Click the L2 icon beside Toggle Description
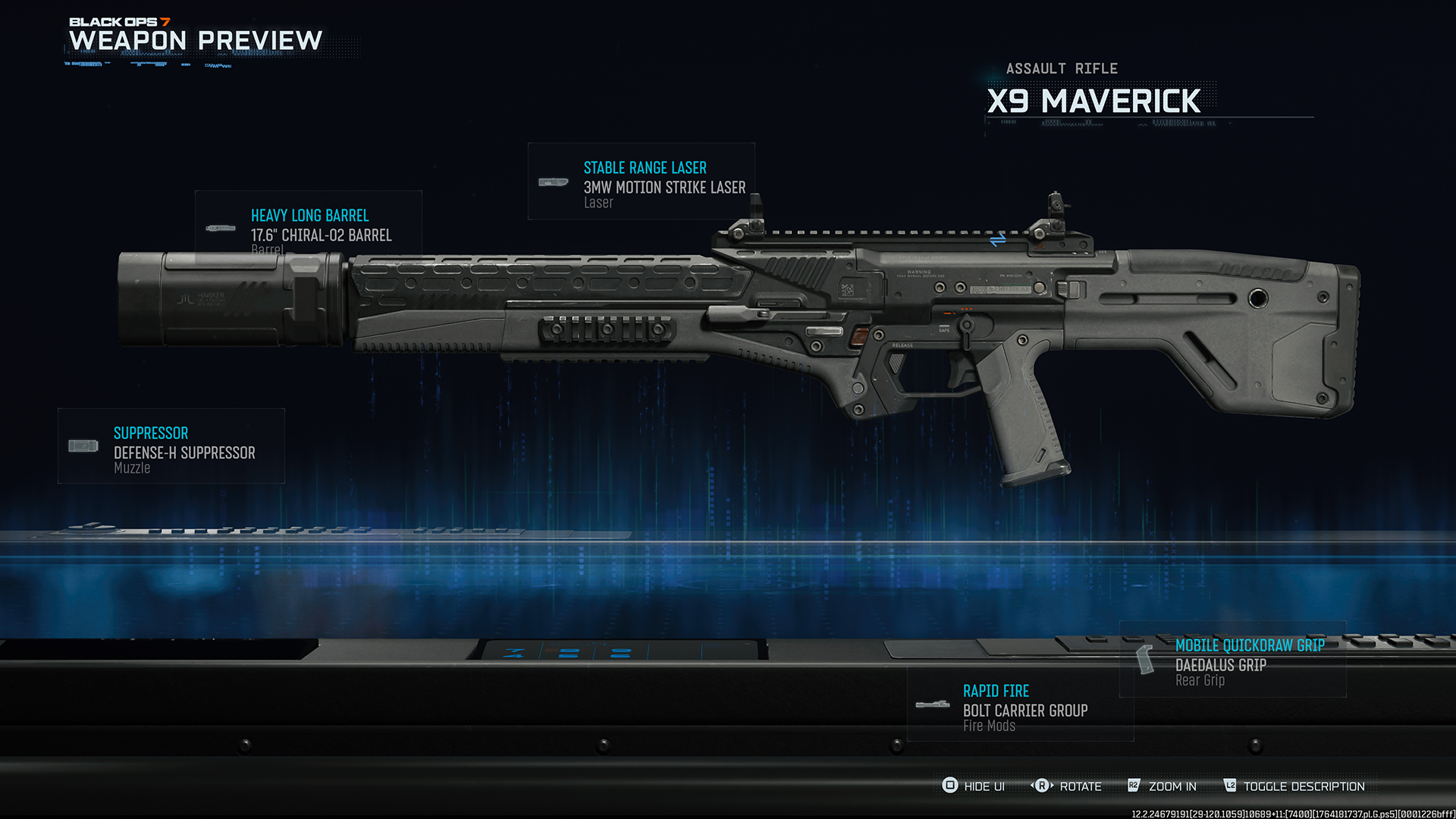 1232,786
